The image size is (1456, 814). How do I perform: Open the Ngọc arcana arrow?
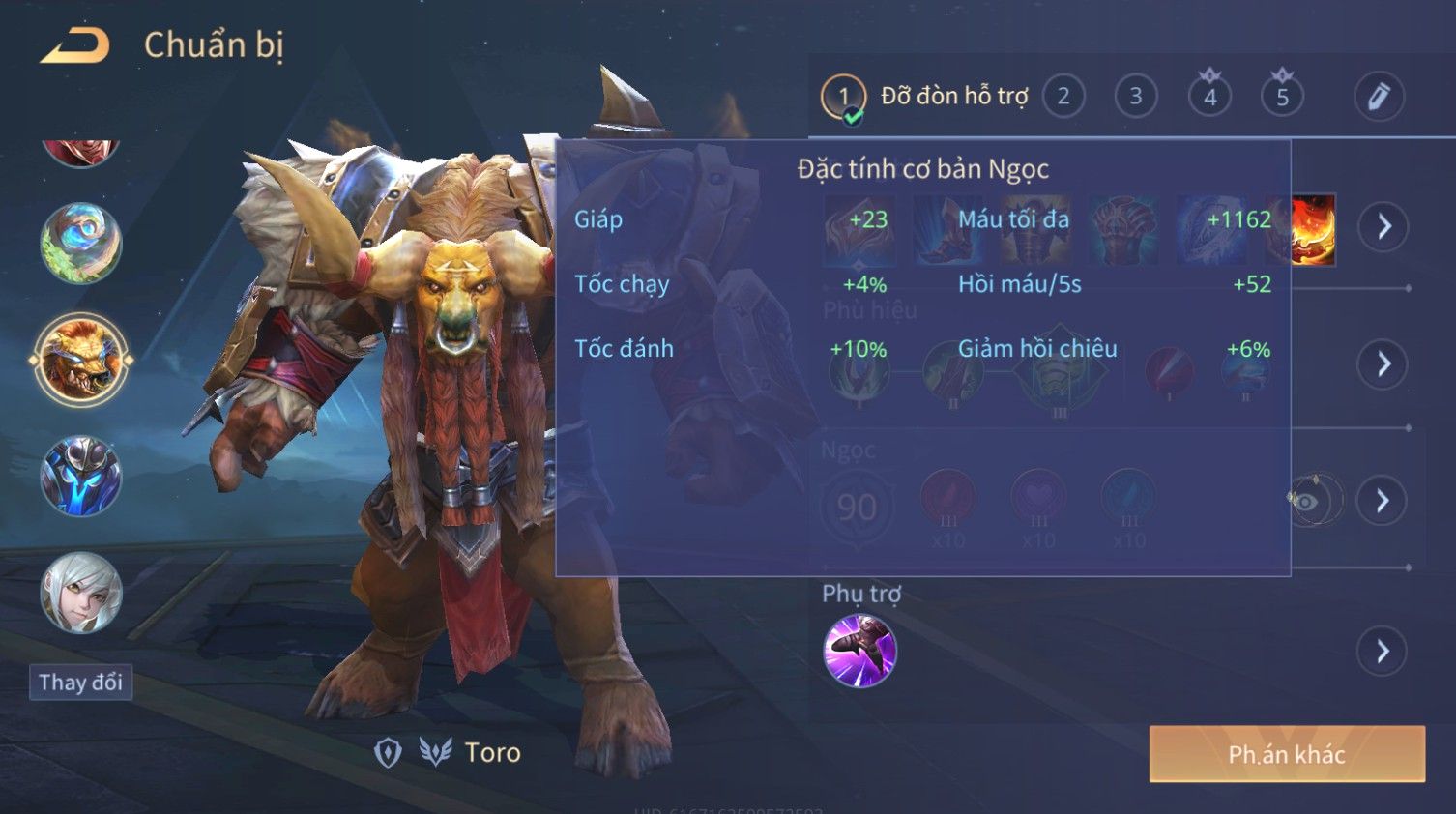(1383, 501)
